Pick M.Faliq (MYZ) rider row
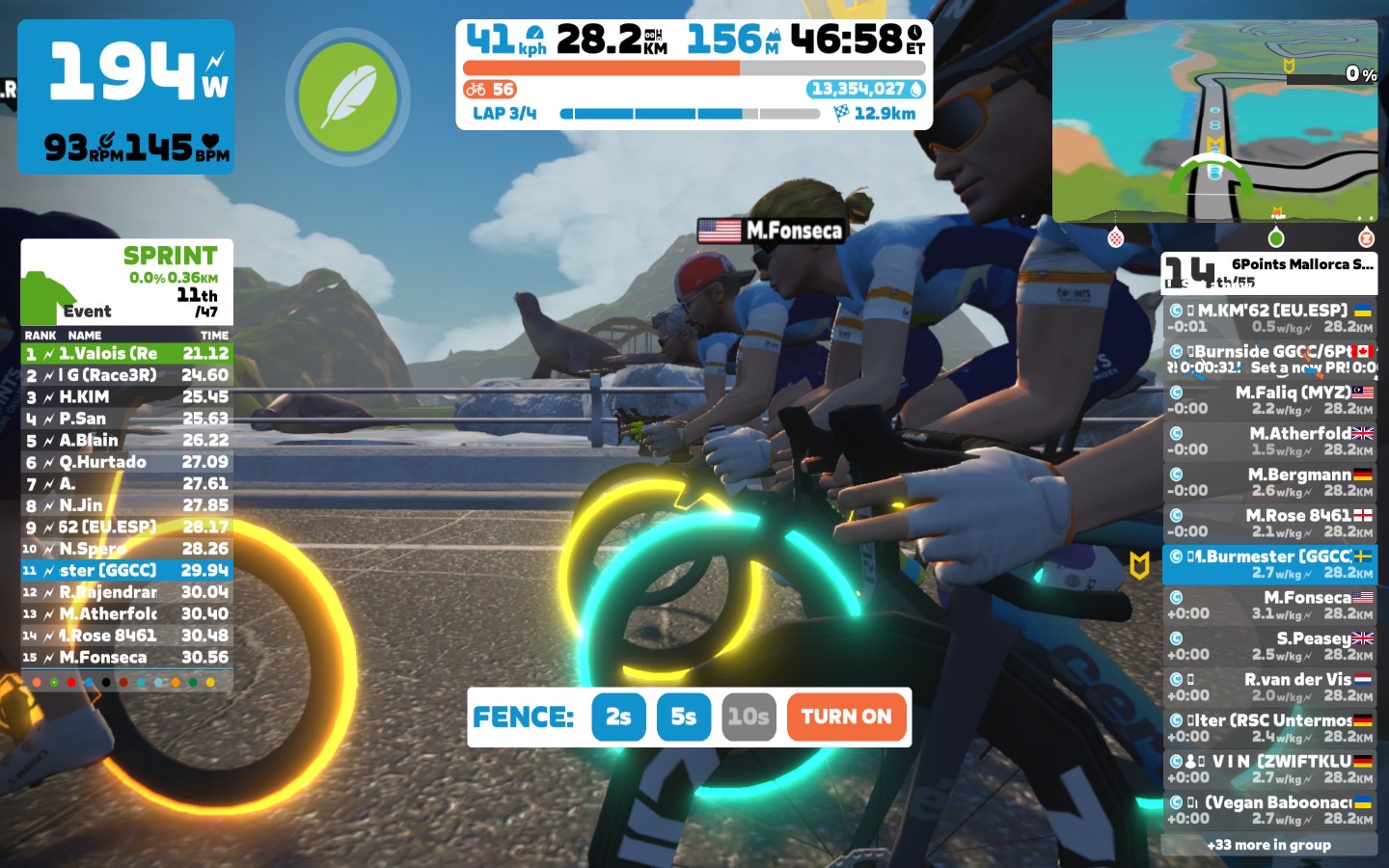 [1269, 400]
